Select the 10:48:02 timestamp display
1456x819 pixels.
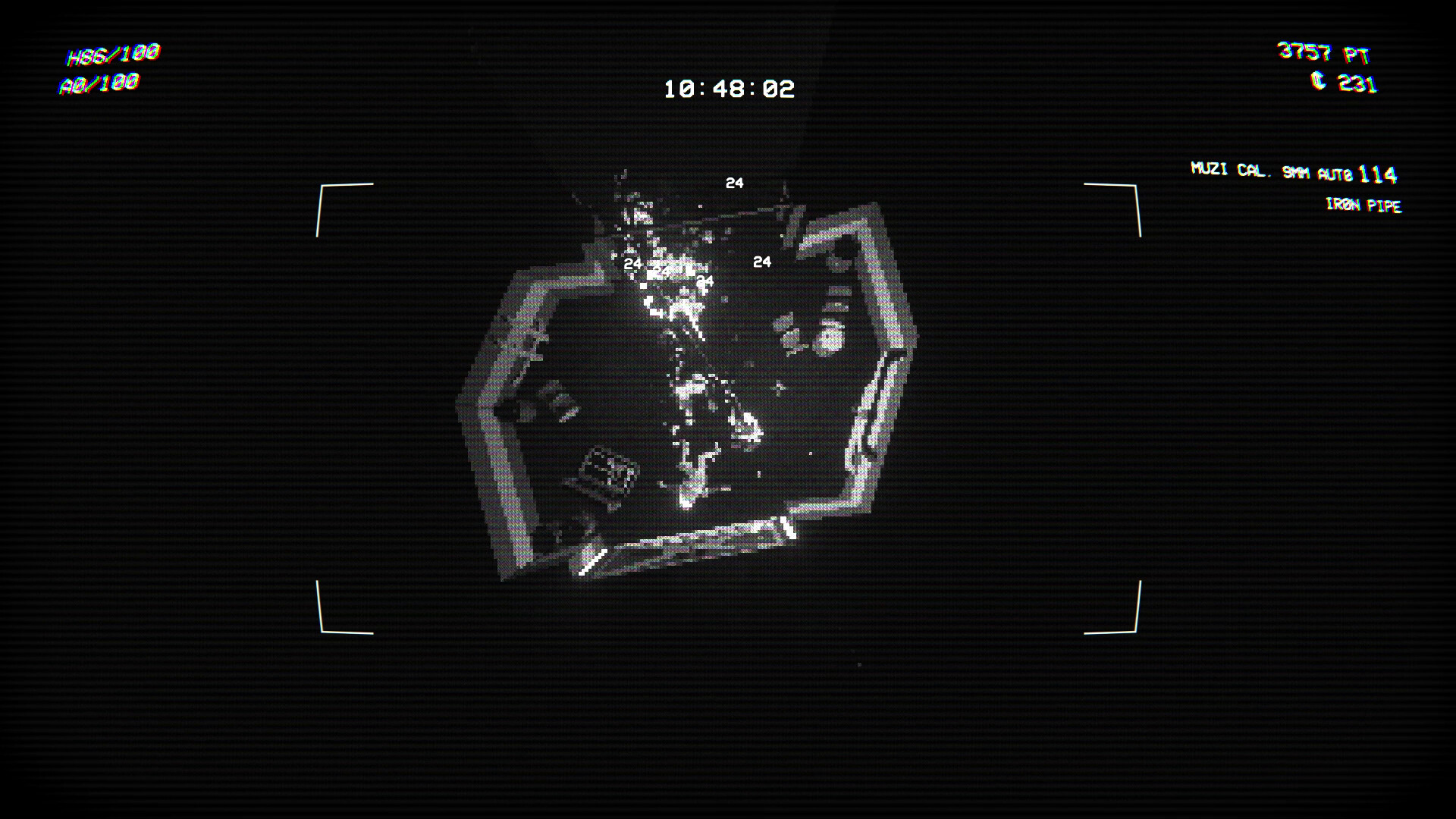(x=730, y=88)
